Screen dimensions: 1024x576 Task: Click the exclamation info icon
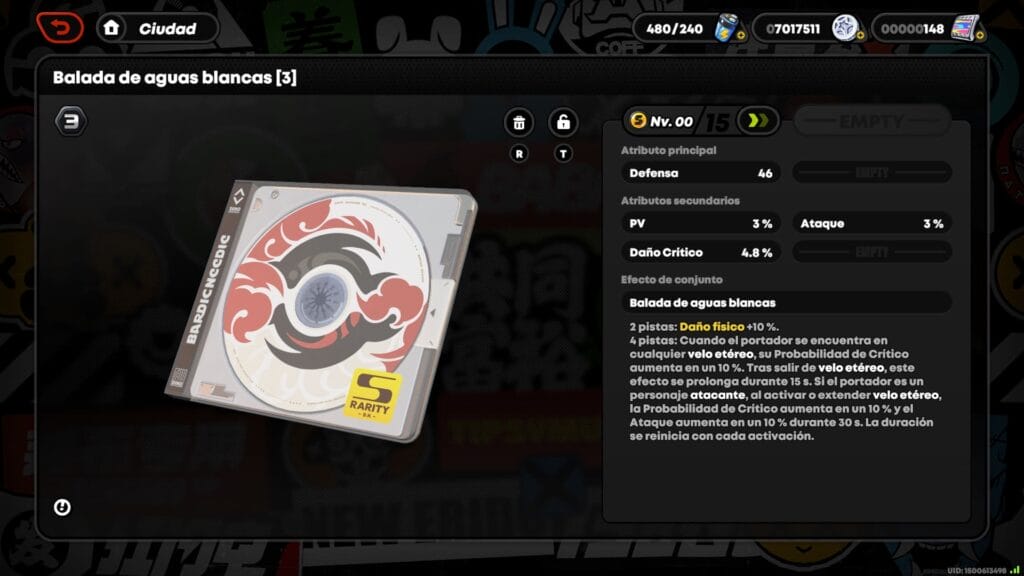[62, 507]
